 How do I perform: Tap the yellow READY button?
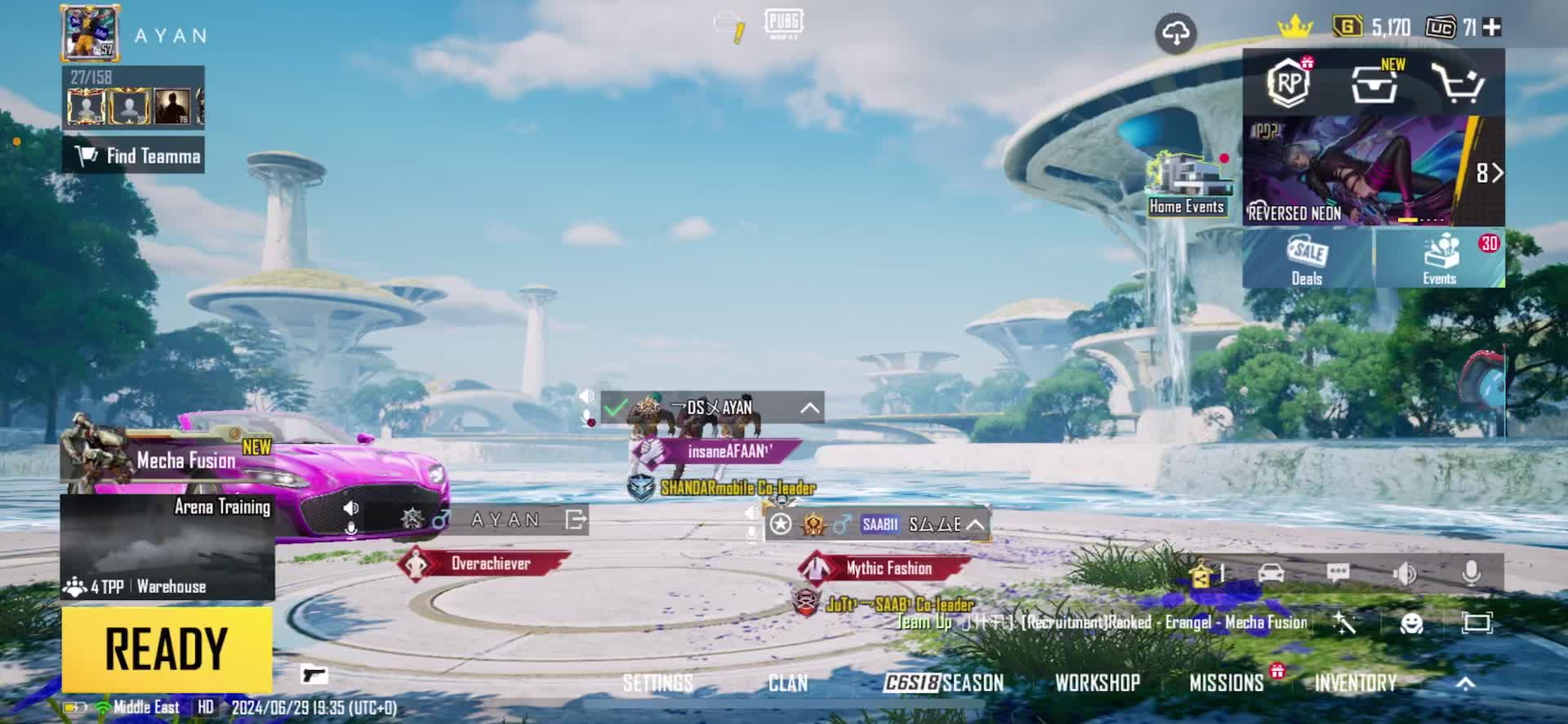(167, 650)
